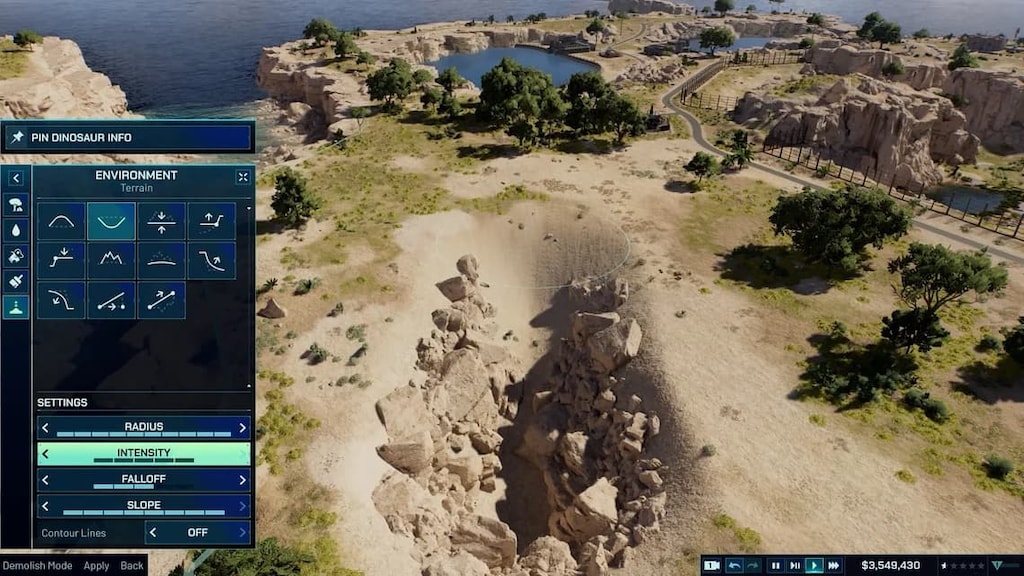1024x576 pixels.
Task: Choose the lower terrain valley tool
Action: pyautogui.click(x=111, y=221)
